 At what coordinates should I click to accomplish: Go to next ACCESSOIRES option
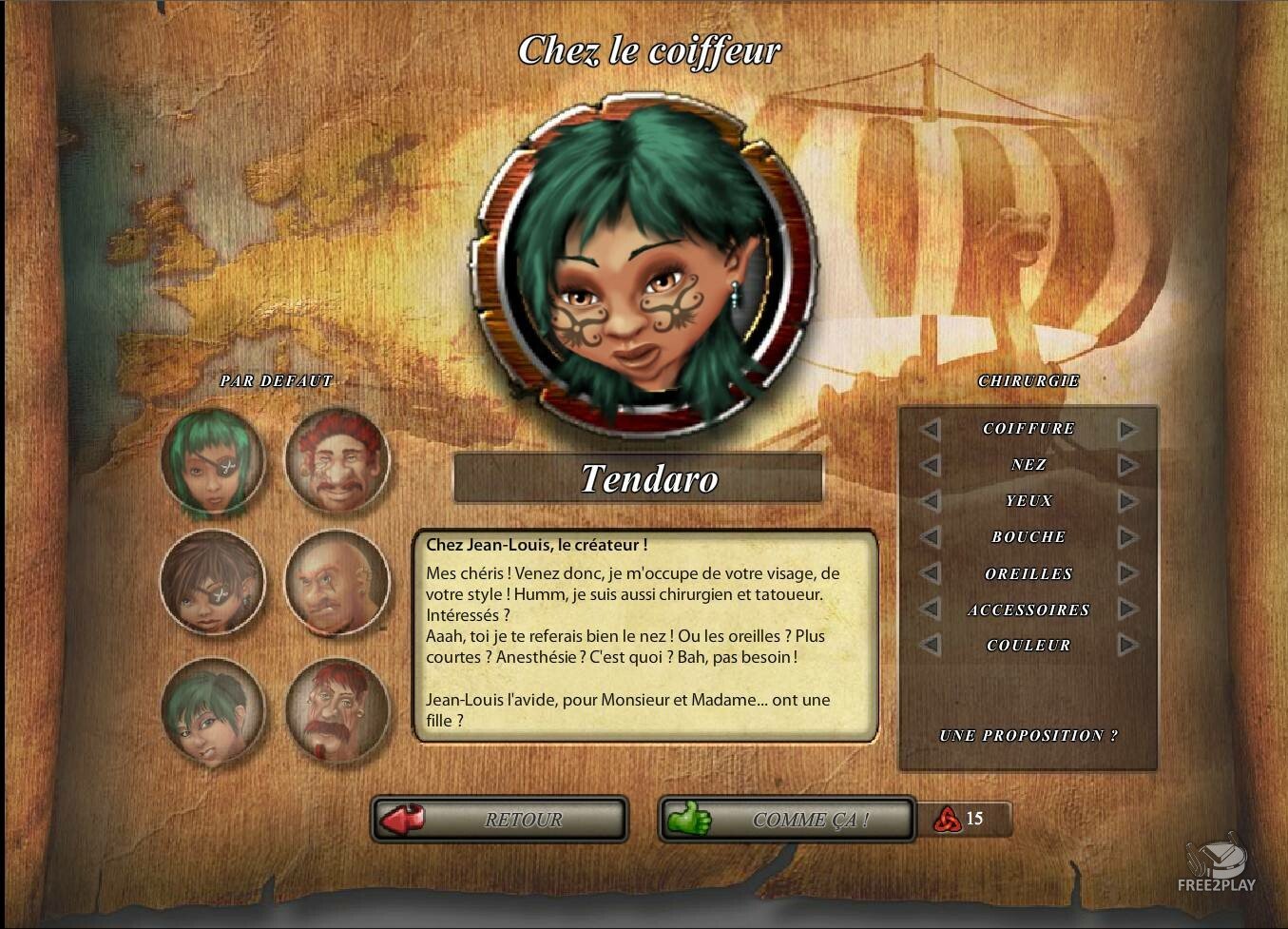(1127, 610)
